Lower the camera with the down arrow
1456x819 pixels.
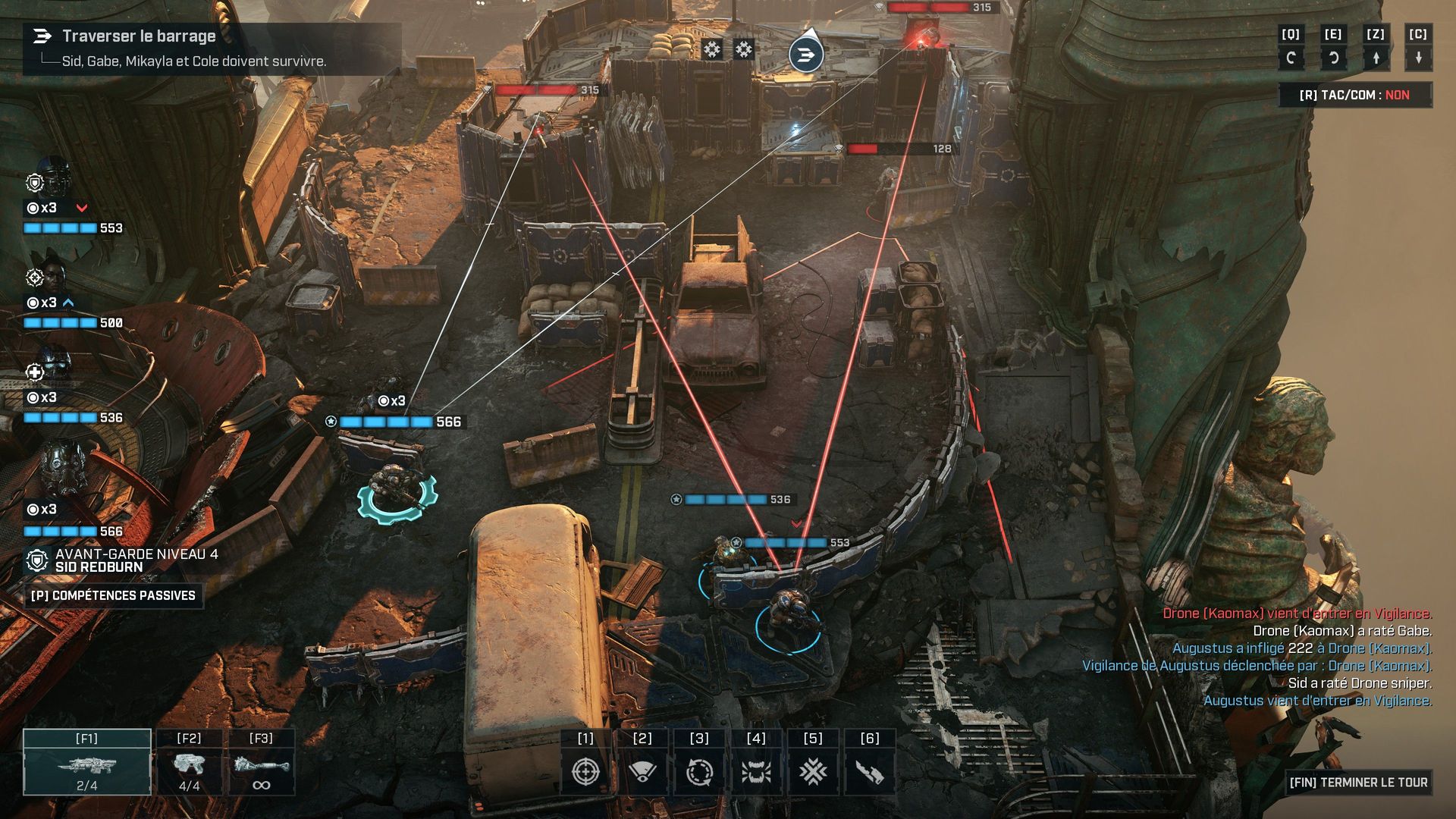pos(1418,58)
